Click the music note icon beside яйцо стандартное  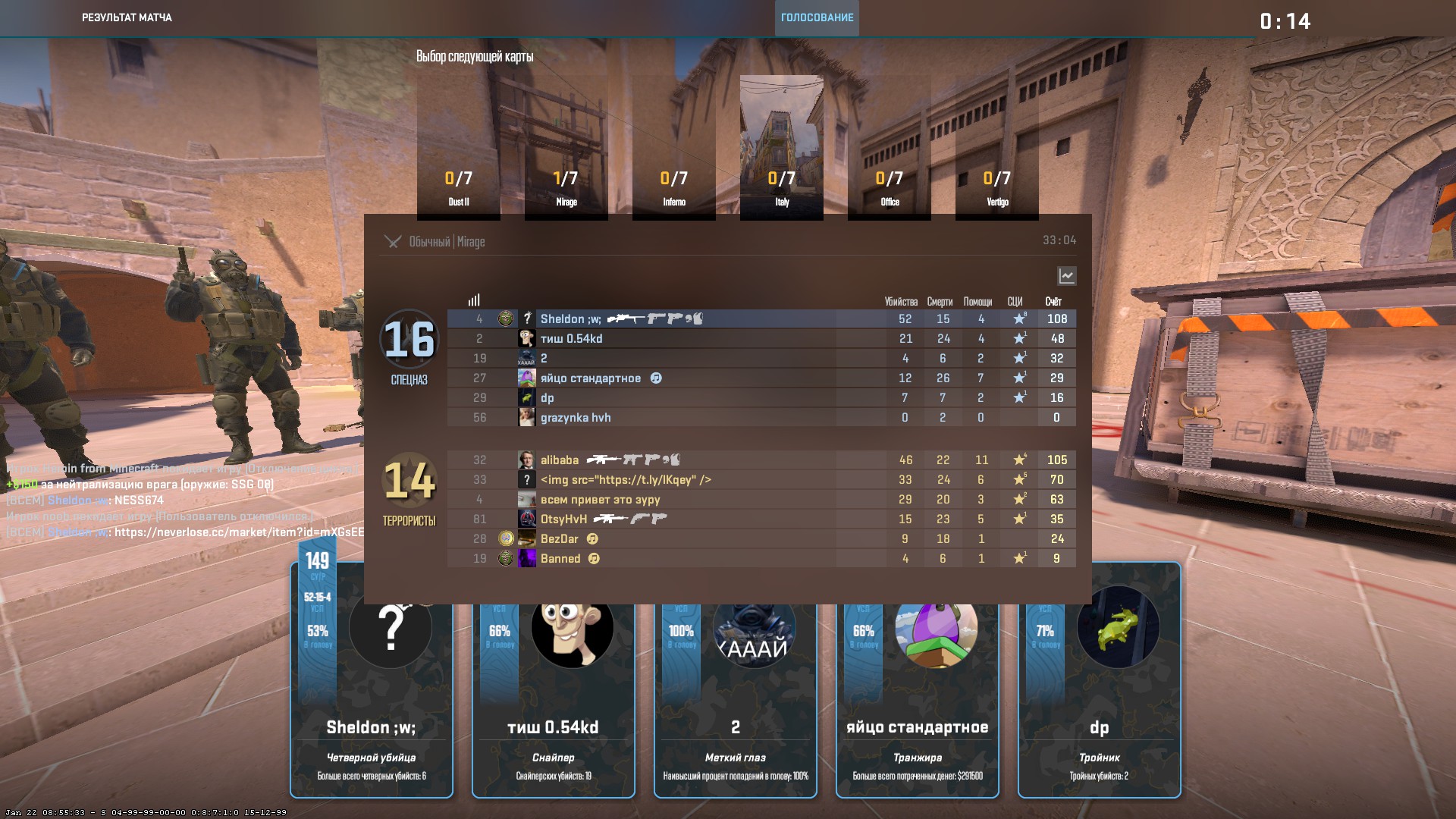pos(657,377)
